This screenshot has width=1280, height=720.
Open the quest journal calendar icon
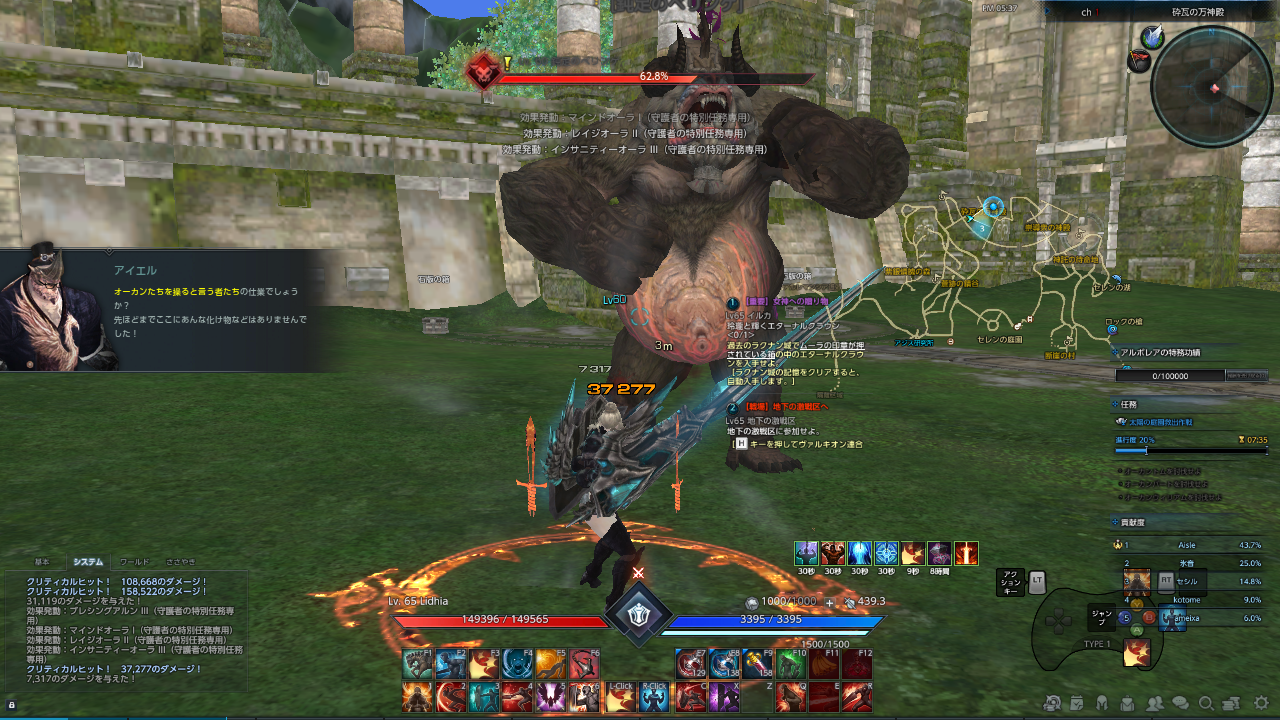pos(1077,704)
